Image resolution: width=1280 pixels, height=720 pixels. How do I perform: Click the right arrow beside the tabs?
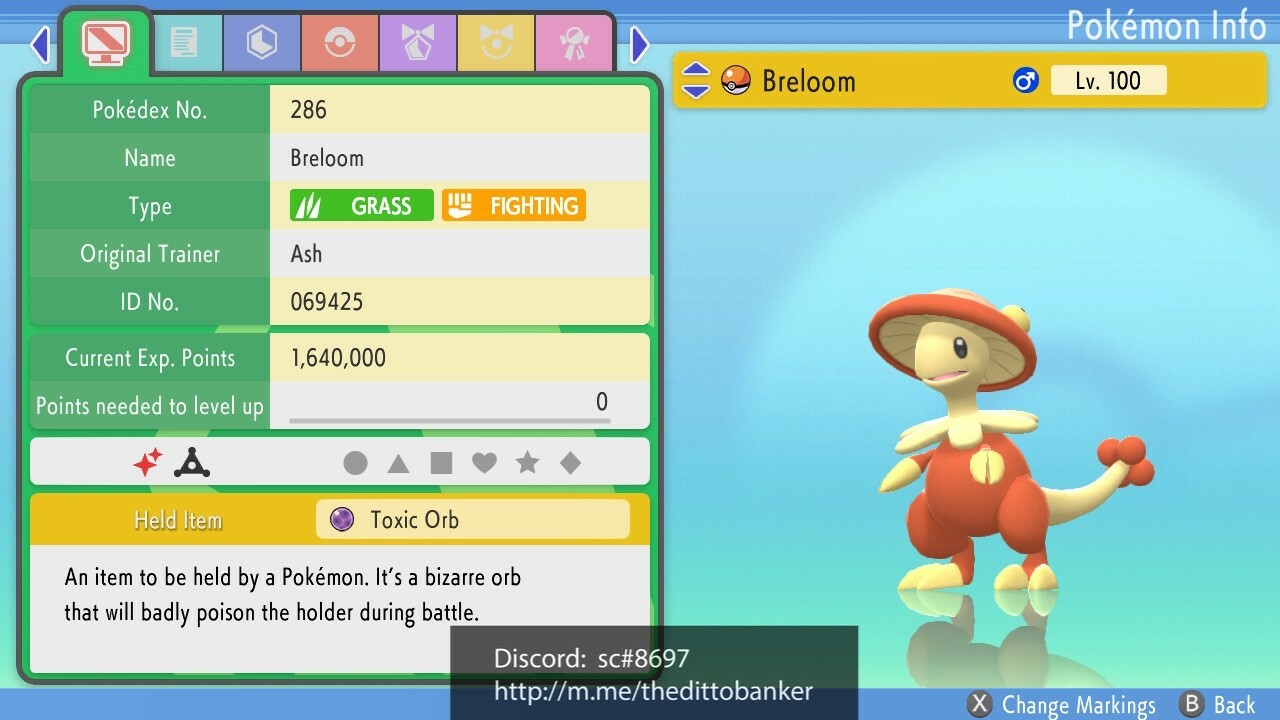click(x=640, y=44)
